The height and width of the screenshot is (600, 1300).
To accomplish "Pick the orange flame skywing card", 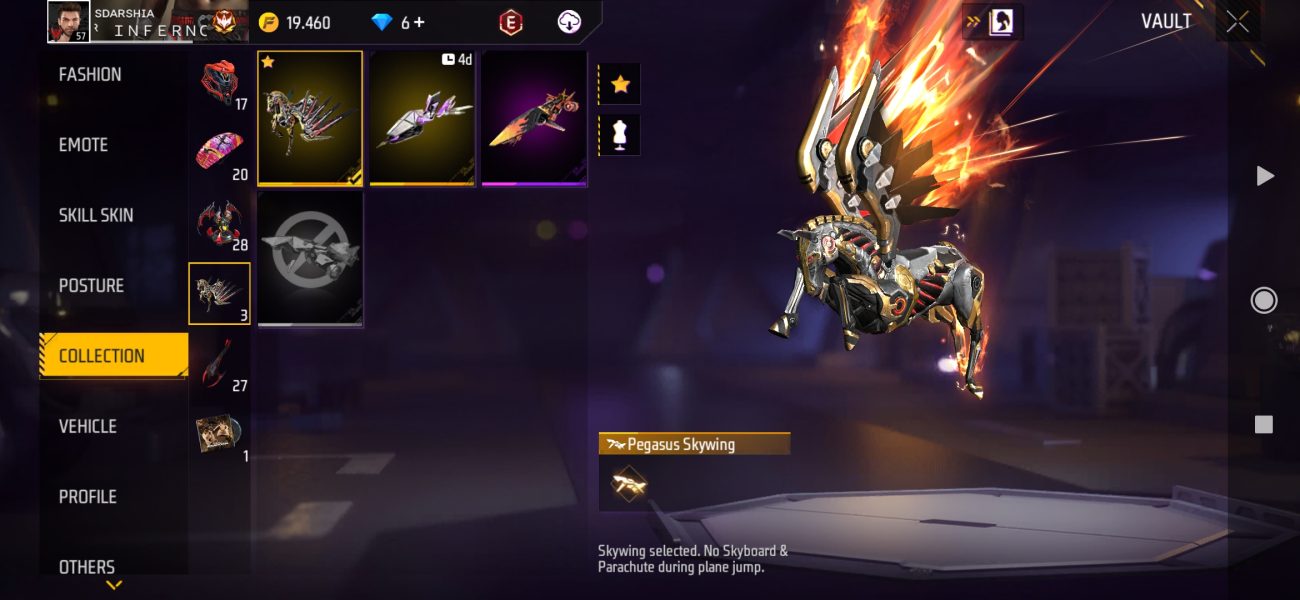I will 534,118.
